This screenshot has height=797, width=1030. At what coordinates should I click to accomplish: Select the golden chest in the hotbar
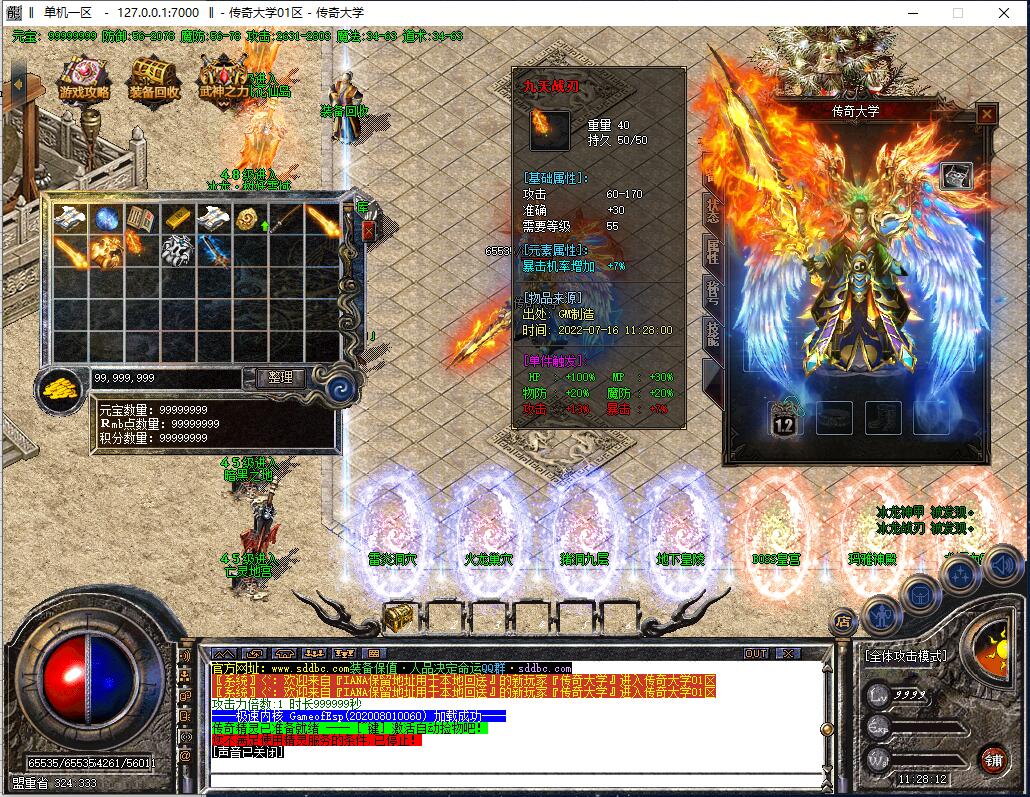(x=399, y=617)
